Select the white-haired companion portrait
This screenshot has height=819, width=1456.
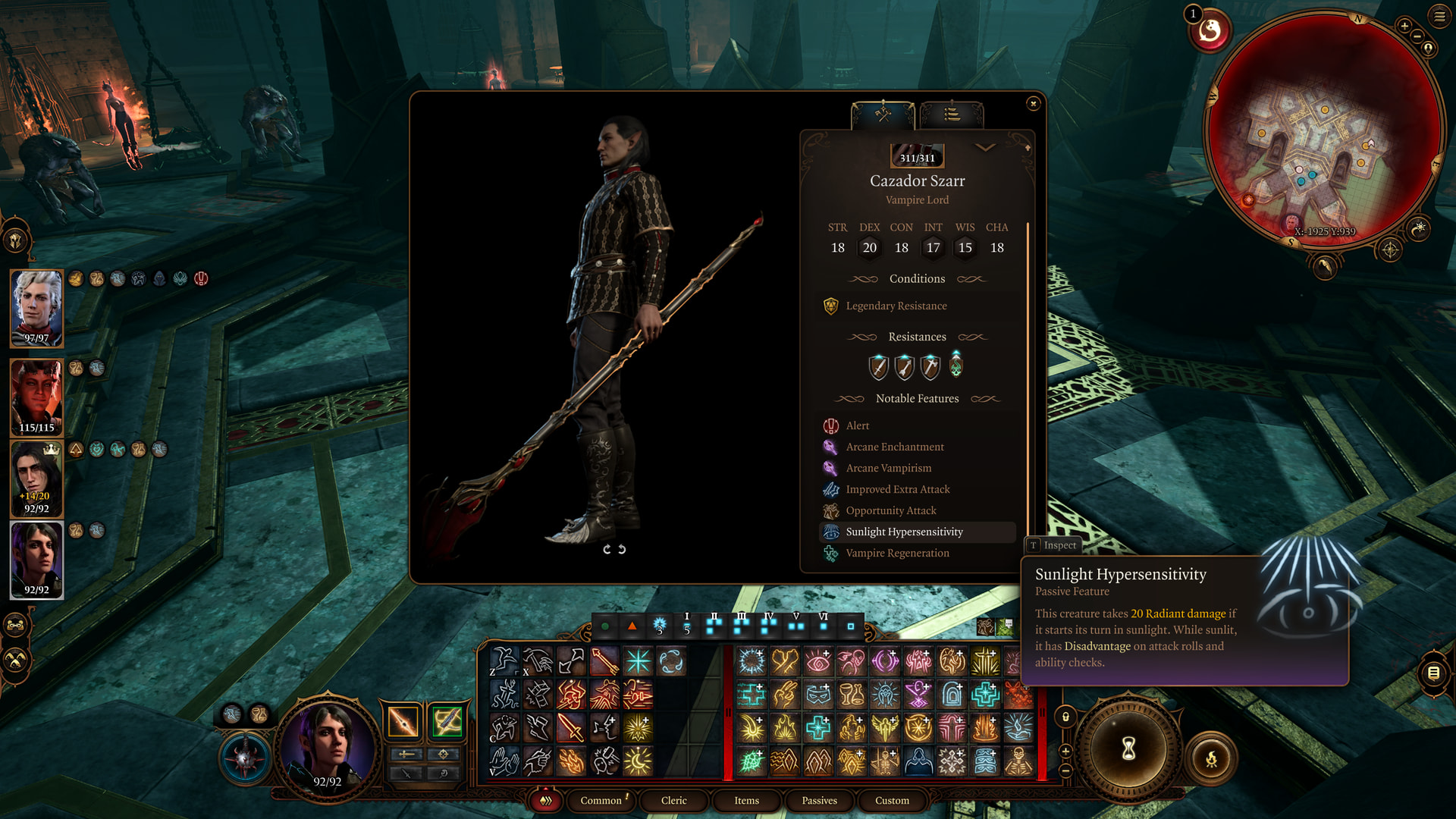(x=36, y=308)
